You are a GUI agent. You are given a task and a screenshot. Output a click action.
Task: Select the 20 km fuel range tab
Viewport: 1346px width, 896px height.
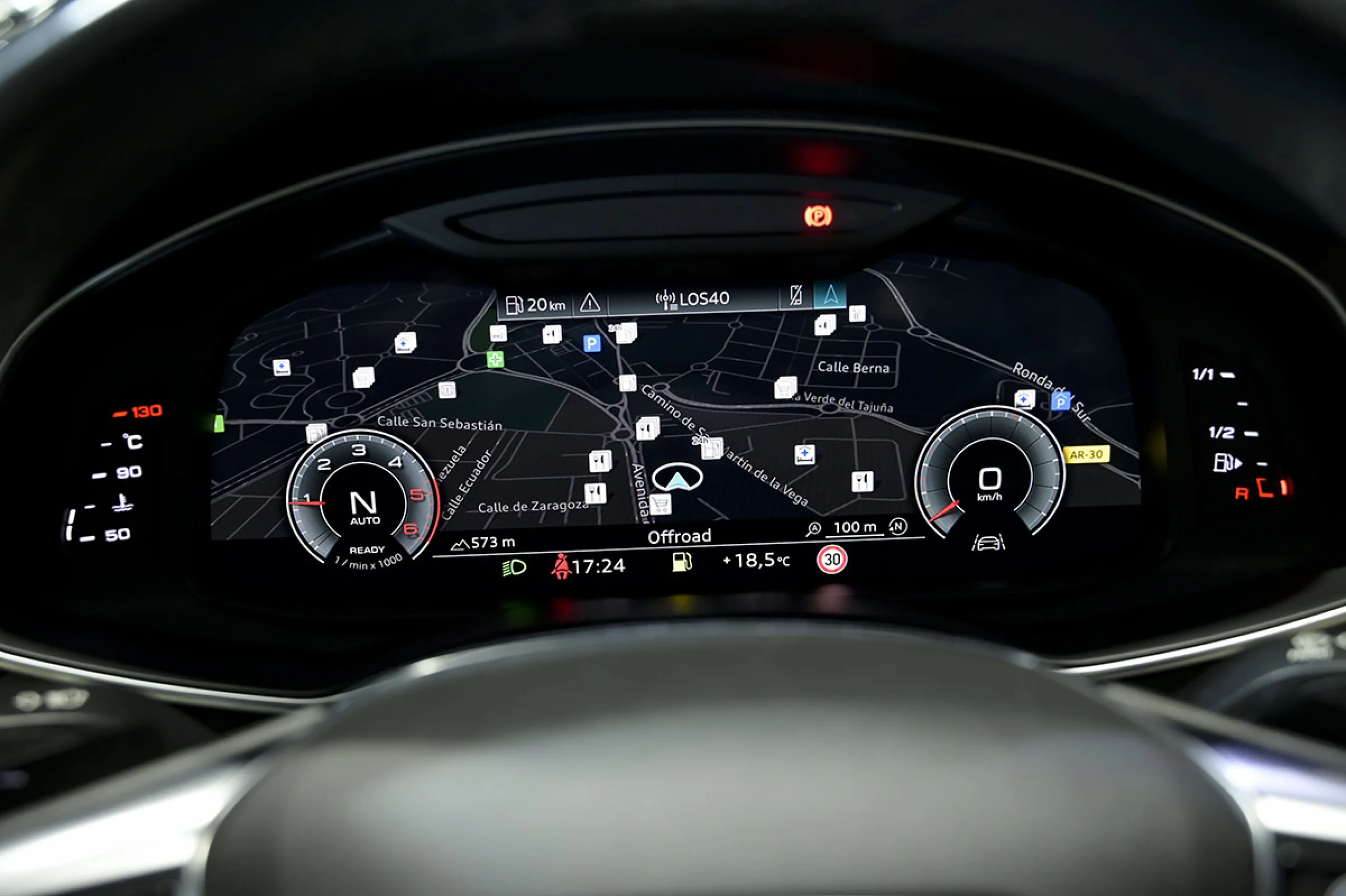point(536,304)
